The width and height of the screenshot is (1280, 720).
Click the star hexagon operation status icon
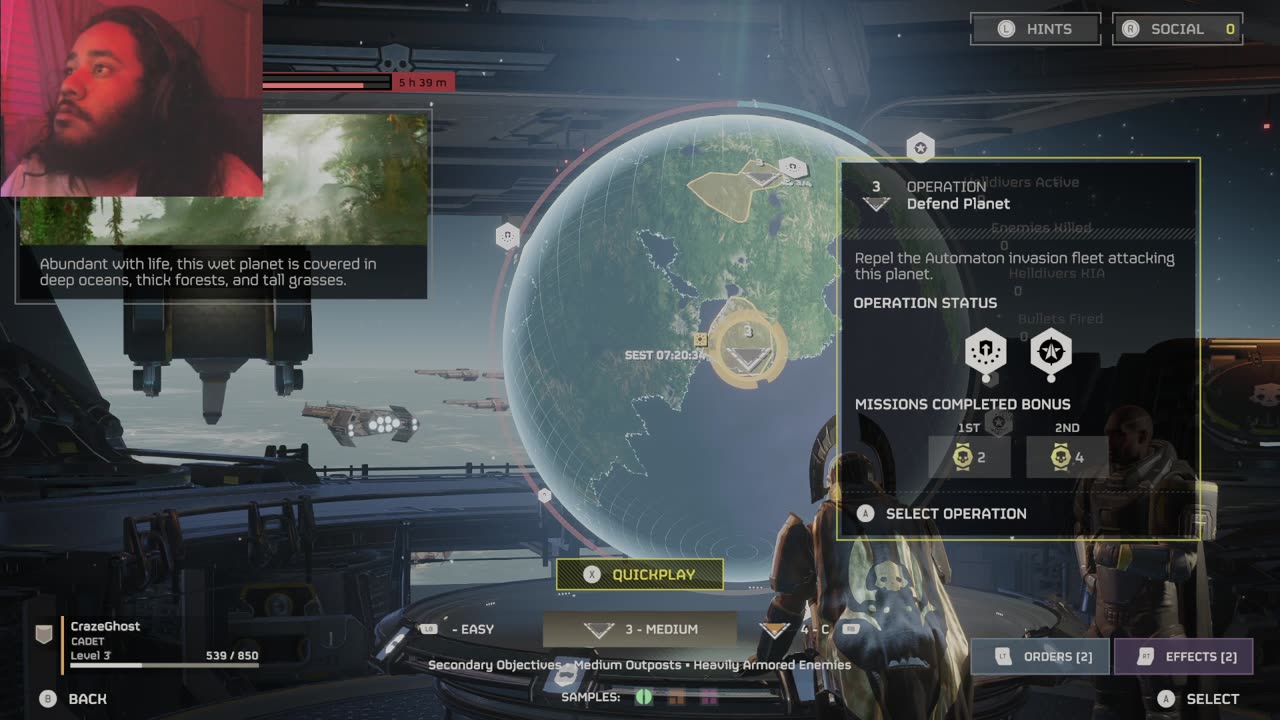pos(1050,352)
